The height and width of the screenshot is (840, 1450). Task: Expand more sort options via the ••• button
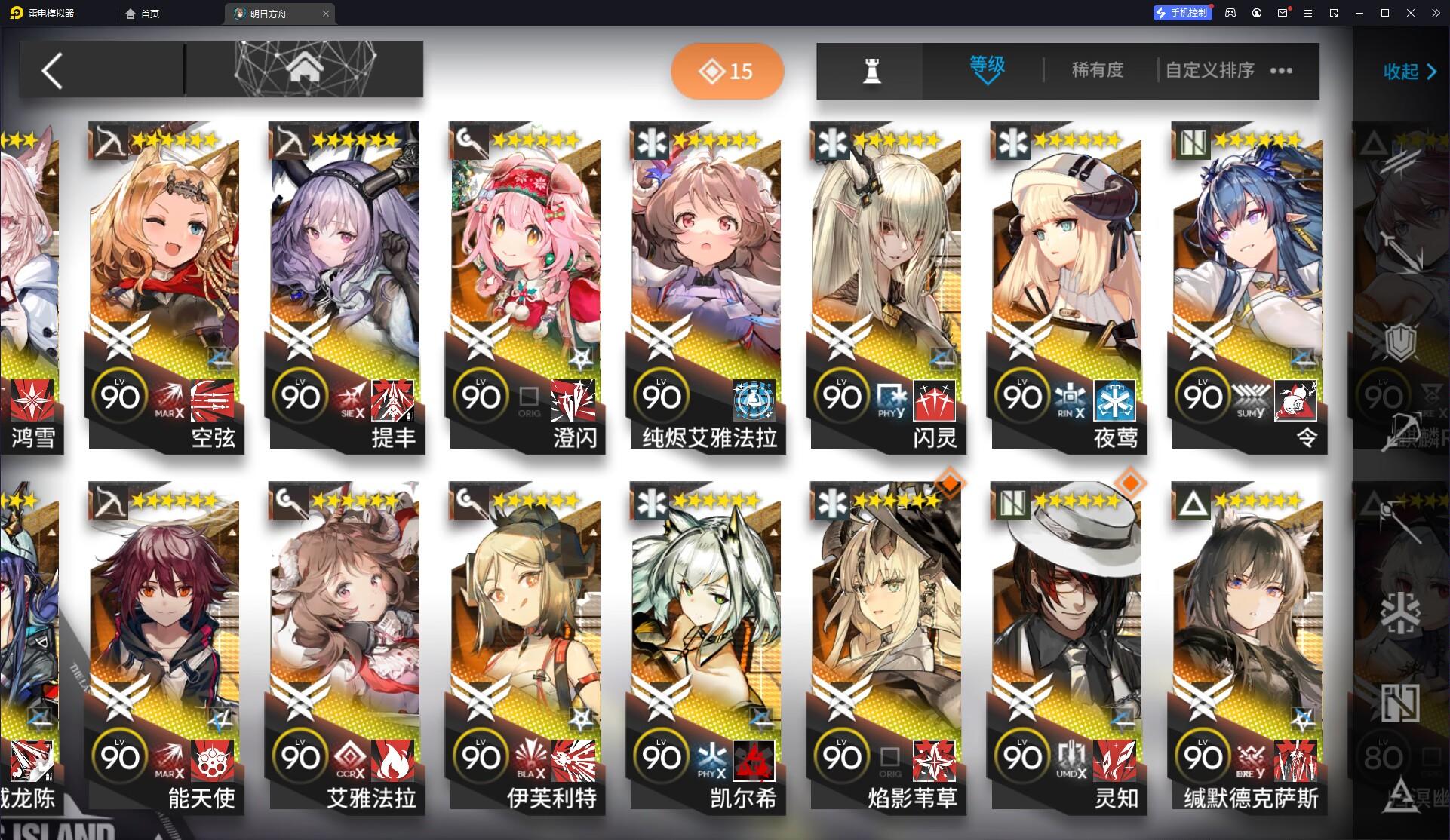[1281, 70]
